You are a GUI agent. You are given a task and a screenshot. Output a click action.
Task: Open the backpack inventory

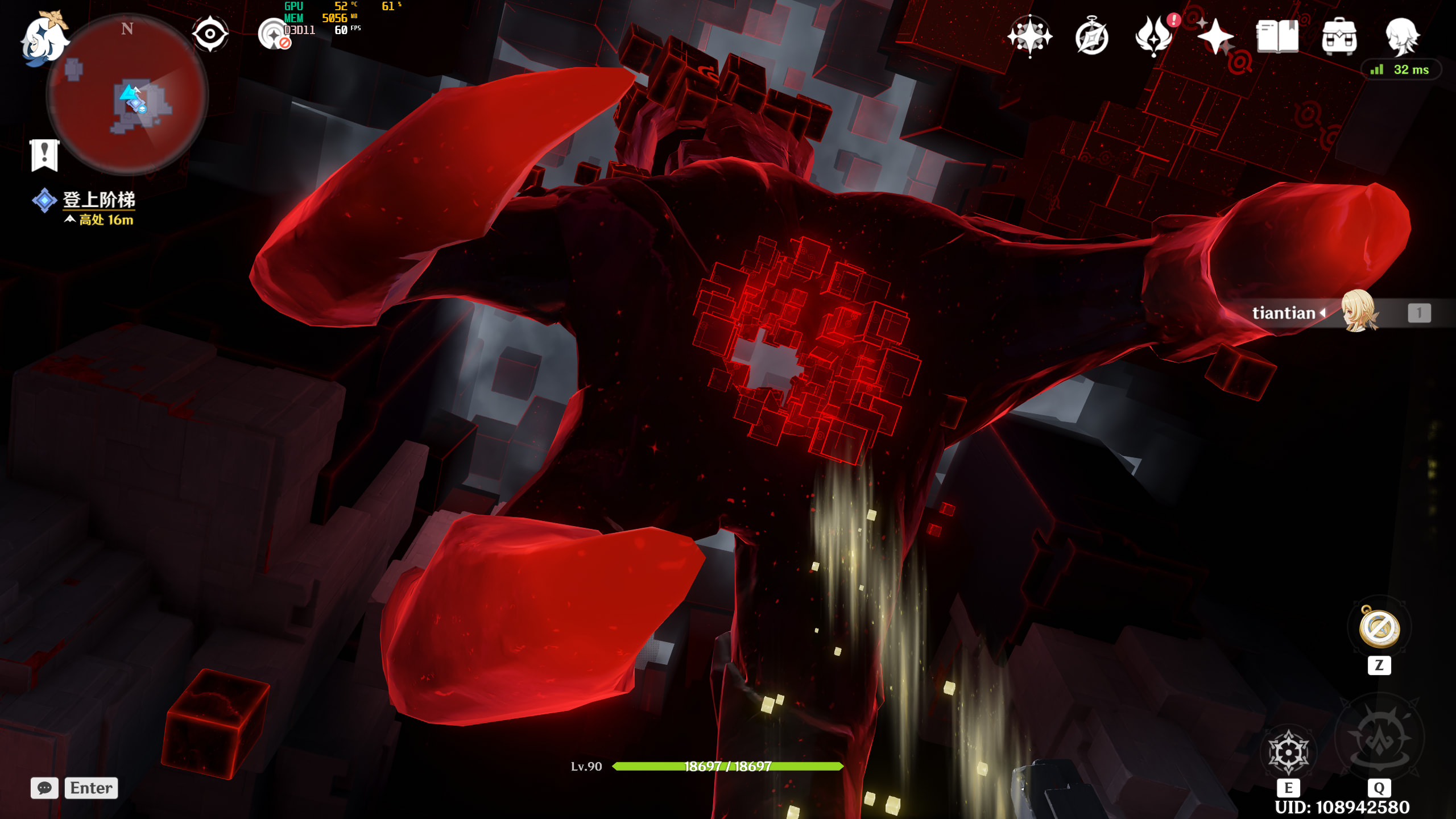click(1339, 36)
